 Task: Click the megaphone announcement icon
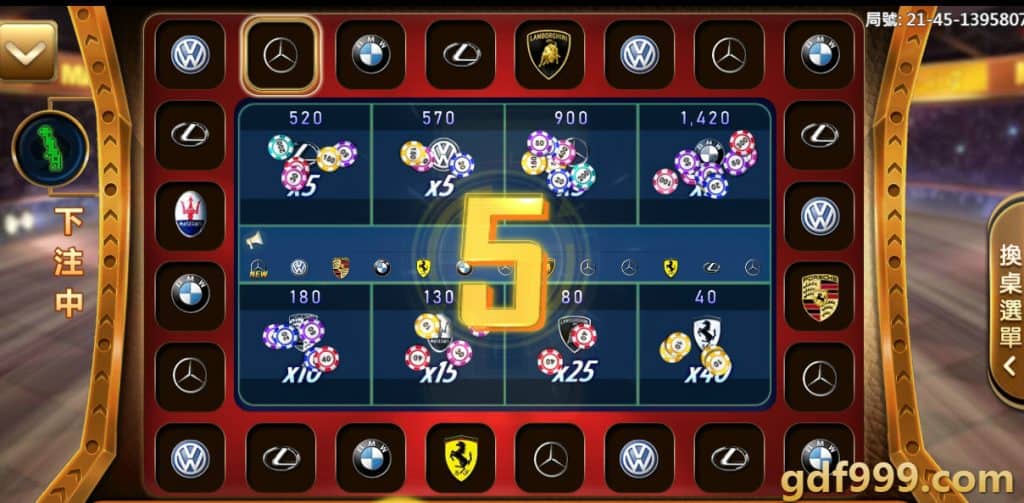coord(254,241)
